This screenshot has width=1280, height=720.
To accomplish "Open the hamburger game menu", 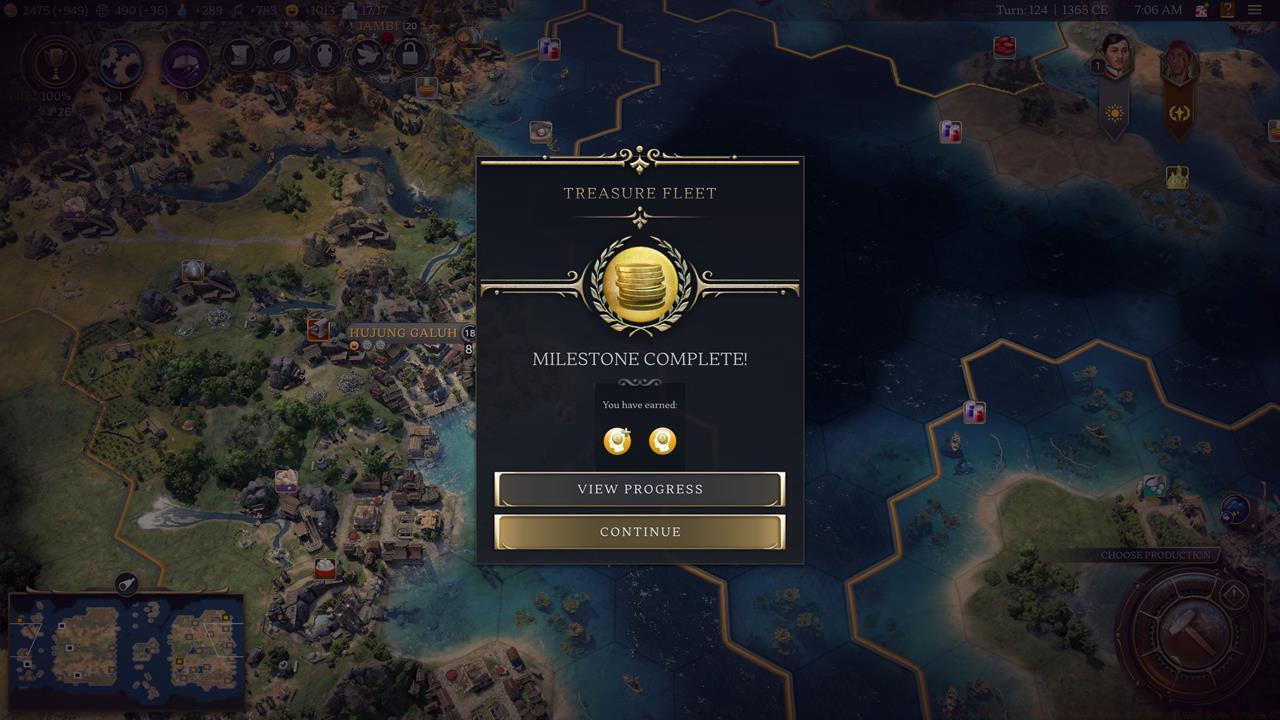I will [1256, 10].
